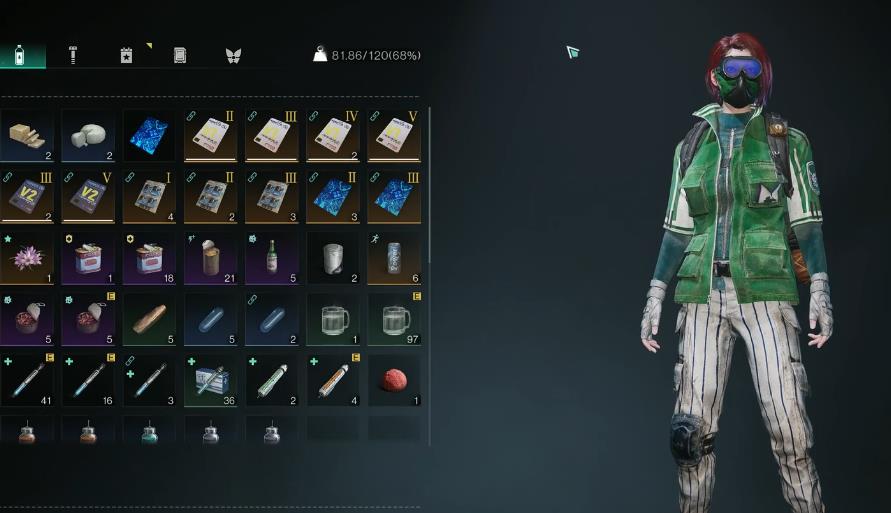Screen dimensions: 891x513
Task: Open the starred calendar tab
Action: (x=127, y=55)
